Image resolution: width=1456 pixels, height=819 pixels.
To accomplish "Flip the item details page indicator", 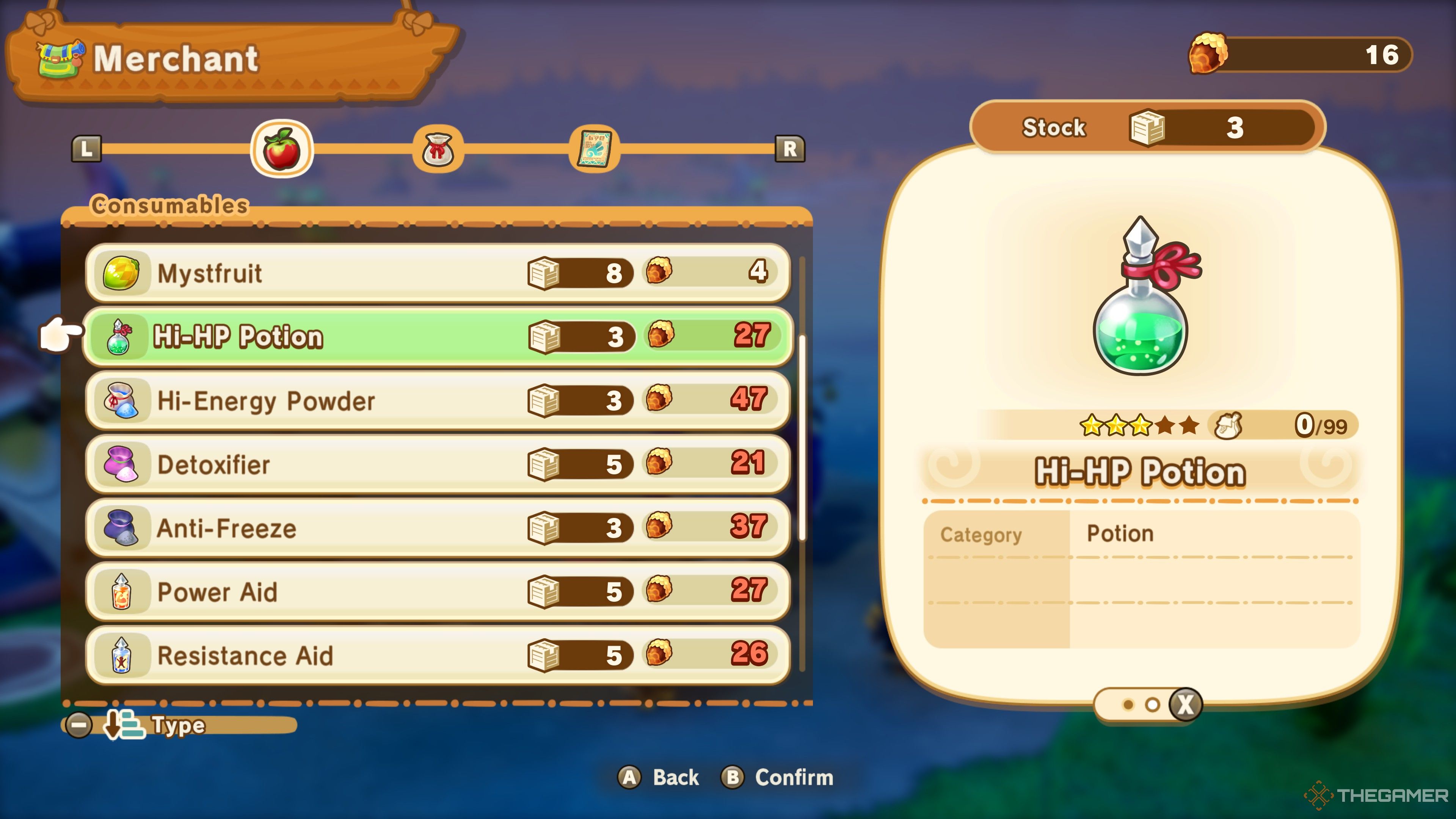I will [x=1185, y=705].
